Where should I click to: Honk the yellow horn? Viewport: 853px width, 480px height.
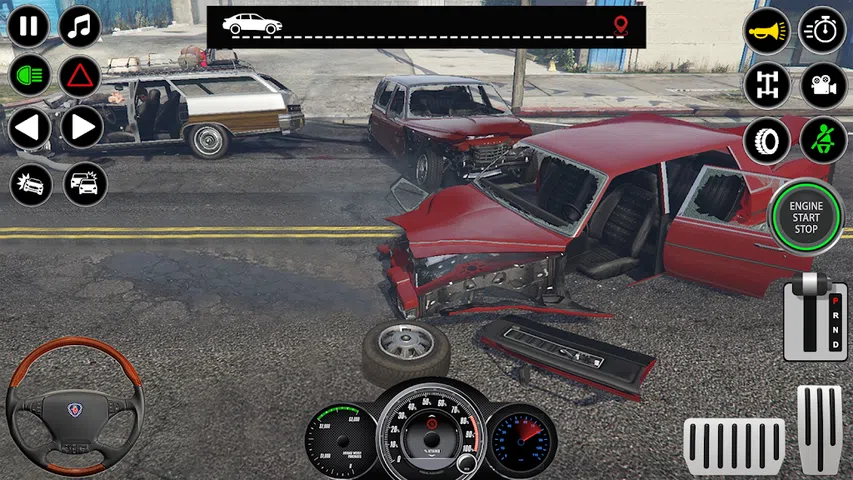coord(767,31)
